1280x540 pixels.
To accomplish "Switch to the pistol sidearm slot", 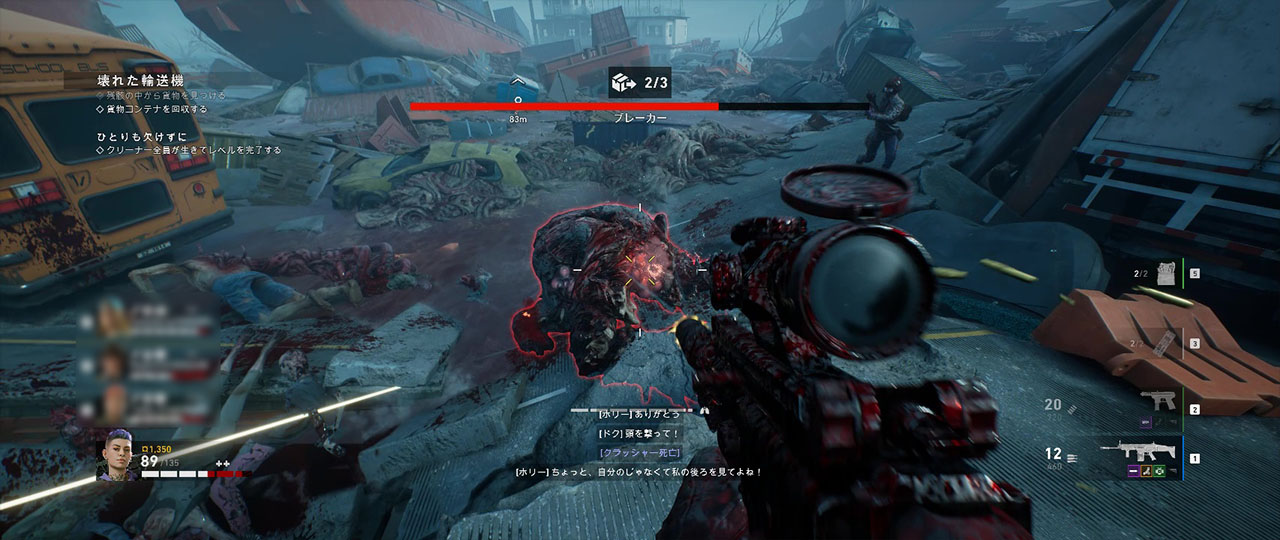I will (1156, 402).
